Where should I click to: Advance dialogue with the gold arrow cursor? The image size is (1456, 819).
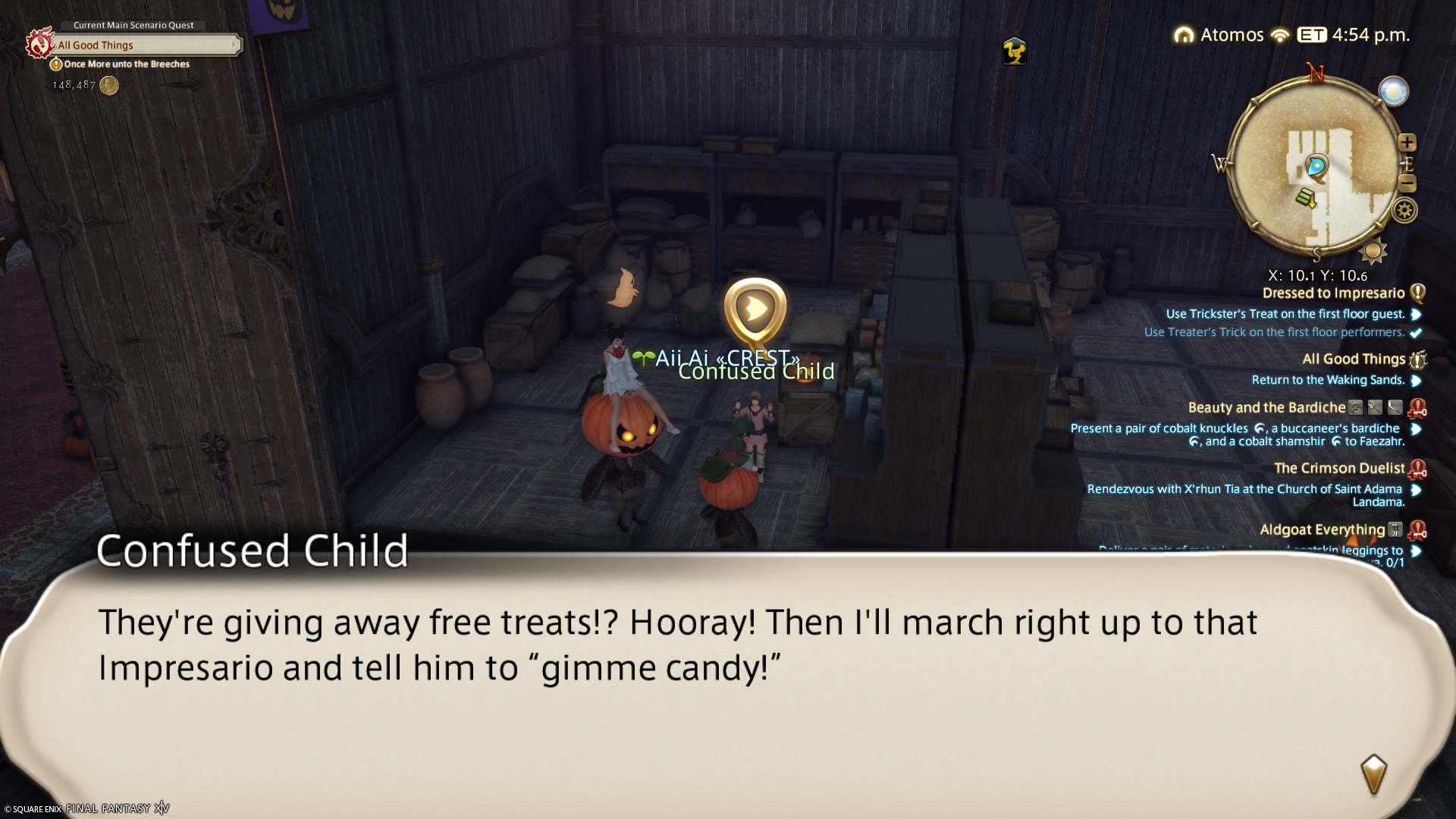1373,773
